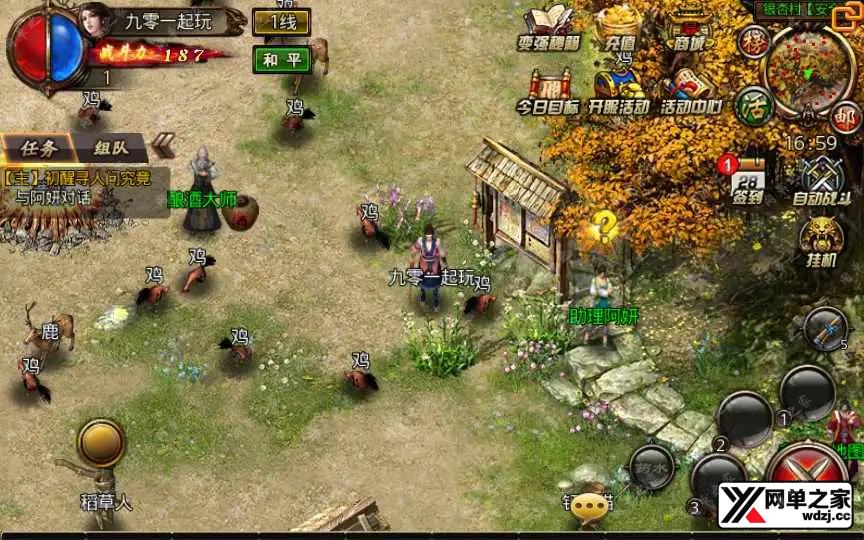Open the red 邮 mail button
864x540 pixels.
click(x=846, y=118)
